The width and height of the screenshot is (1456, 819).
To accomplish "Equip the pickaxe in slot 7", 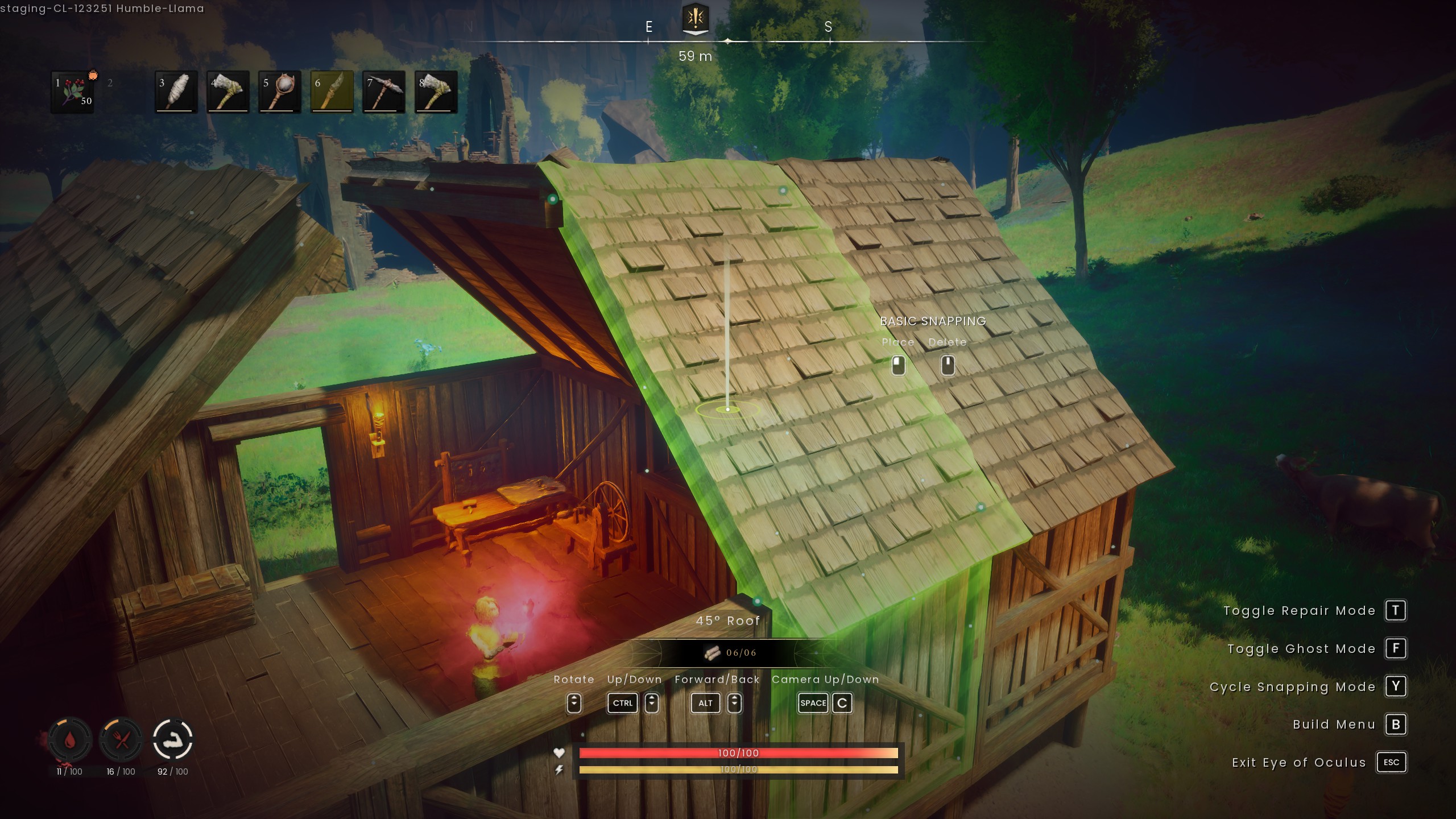I will click(384, 92).
